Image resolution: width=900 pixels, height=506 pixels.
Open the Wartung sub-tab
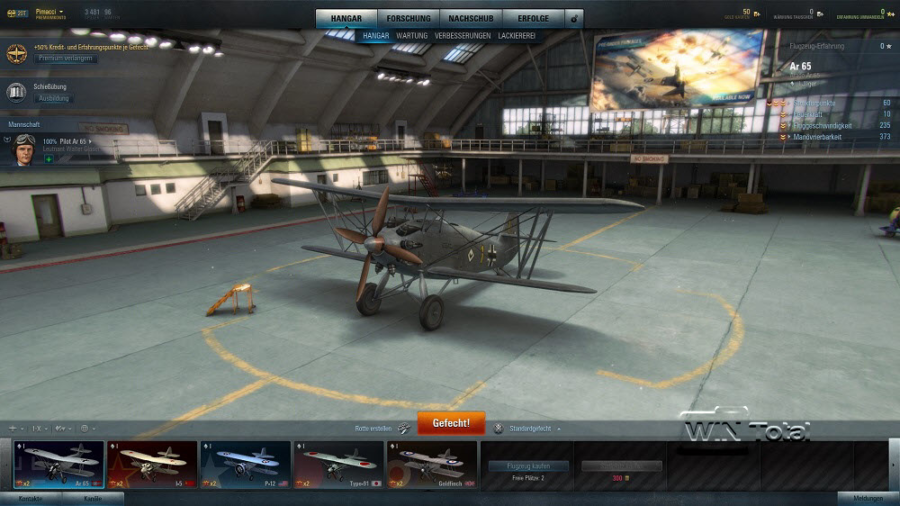pos(411,36)
